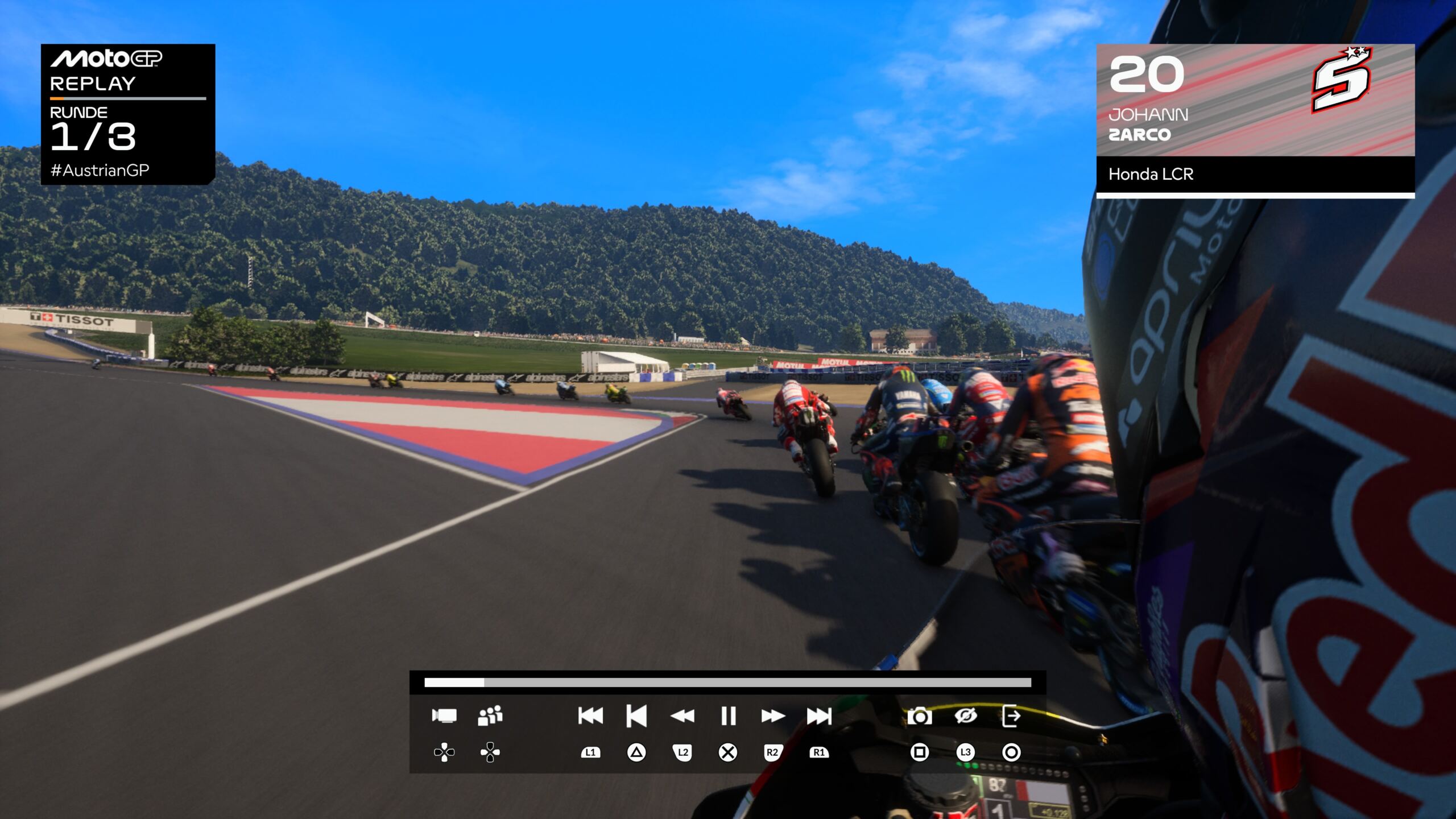The height and width of the screenshot is (819, 1456).
Task: Pause the replay playback
Action: [728, 715]
